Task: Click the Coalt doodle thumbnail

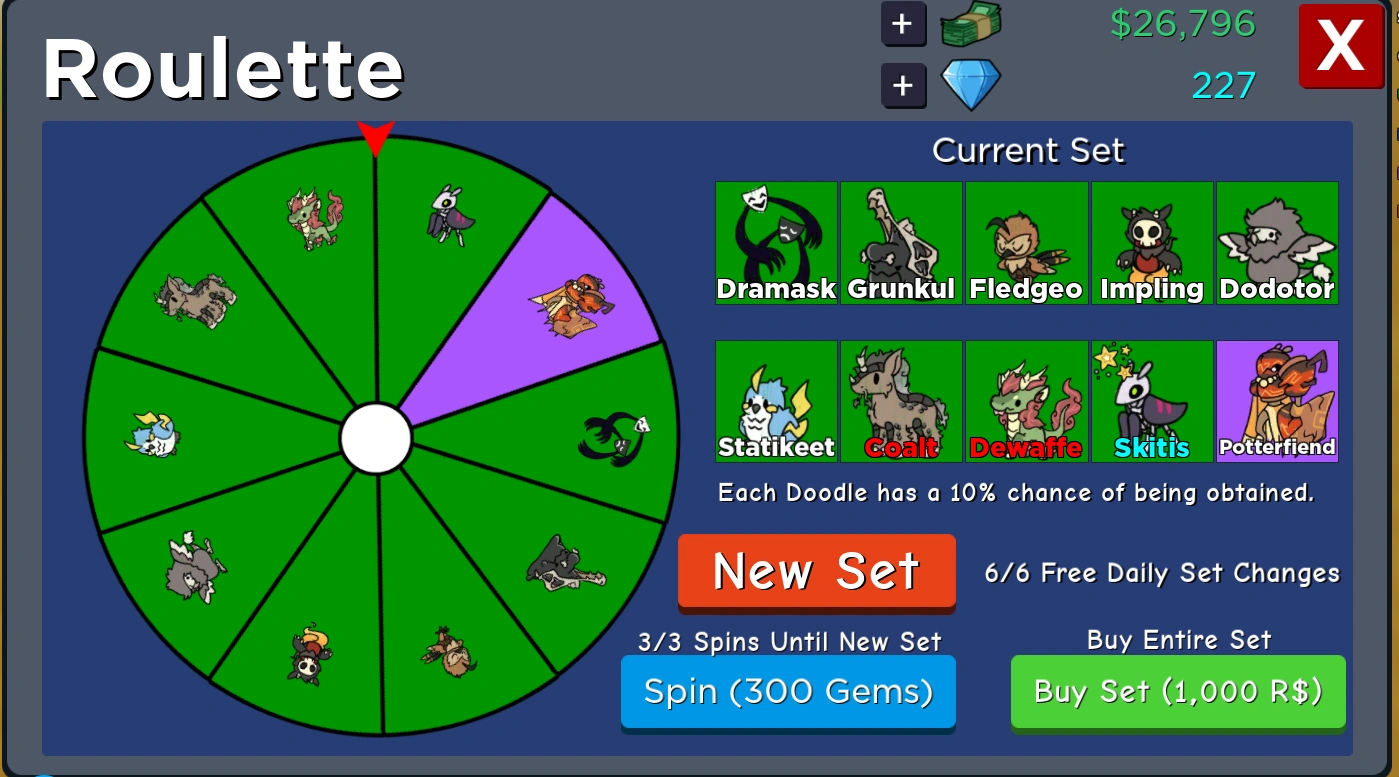Action: tap(900, 395)
